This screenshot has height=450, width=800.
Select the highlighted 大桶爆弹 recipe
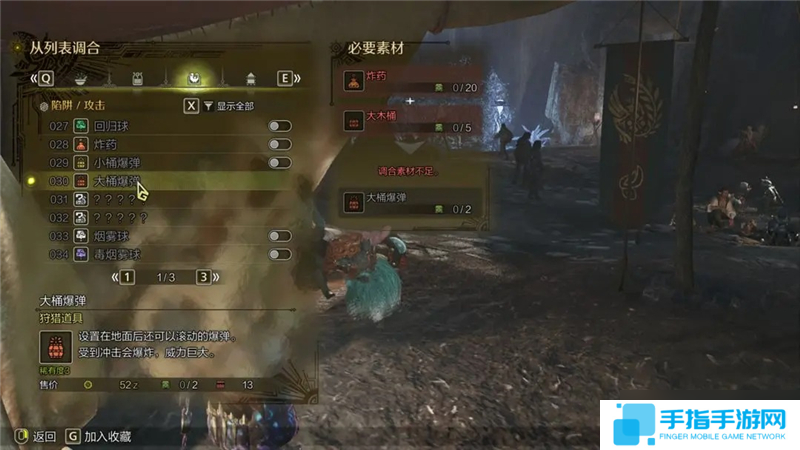[x=115, y=181]
